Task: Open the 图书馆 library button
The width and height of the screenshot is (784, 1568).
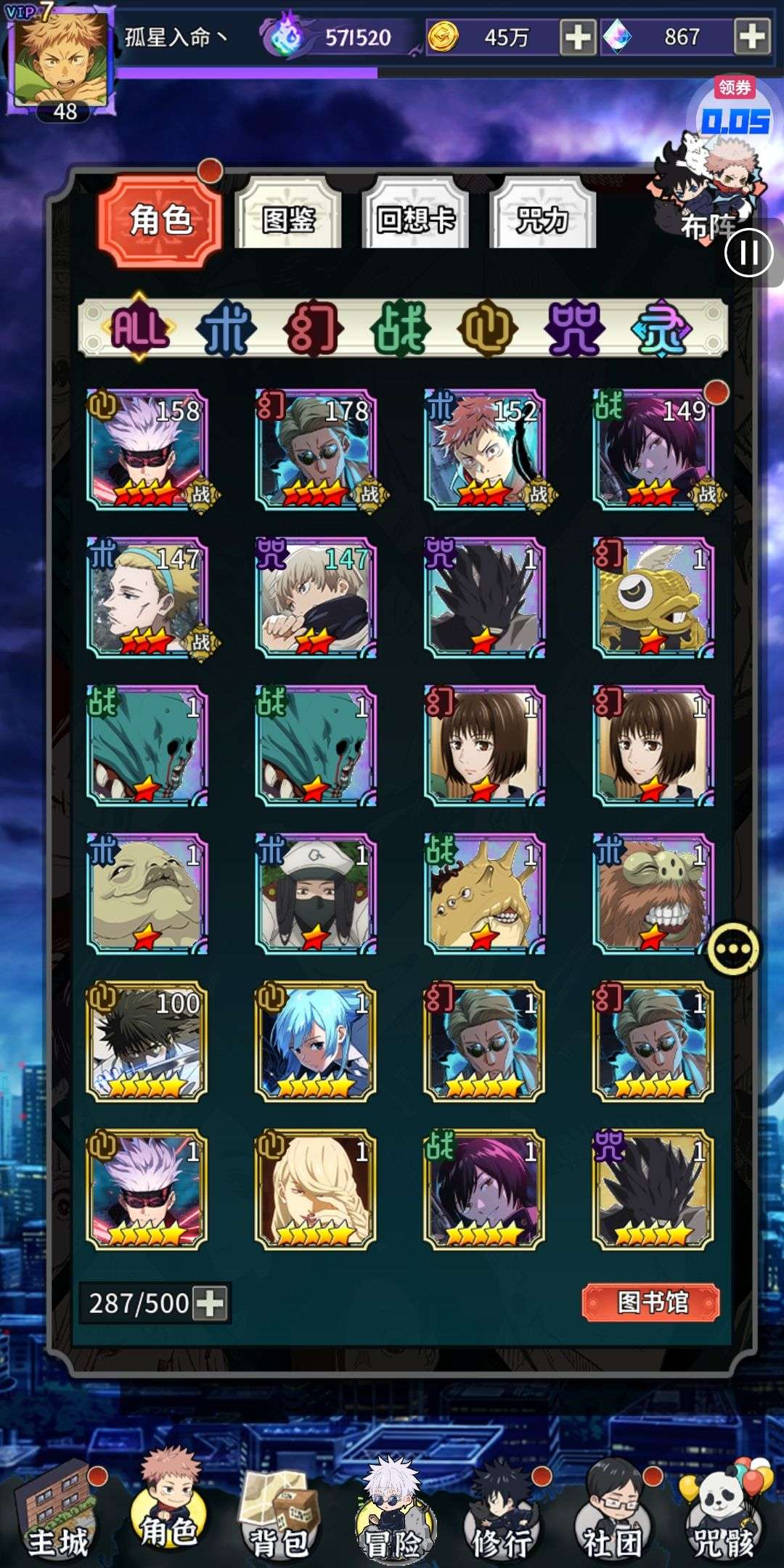Action: click(x=650, y=1302)
